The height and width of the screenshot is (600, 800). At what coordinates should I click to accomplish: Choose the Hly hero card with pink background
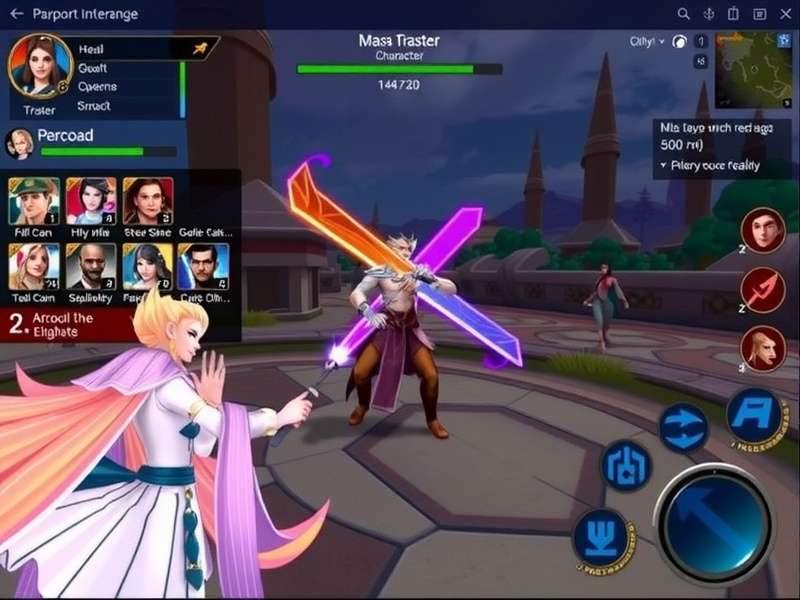pos(91,201)
